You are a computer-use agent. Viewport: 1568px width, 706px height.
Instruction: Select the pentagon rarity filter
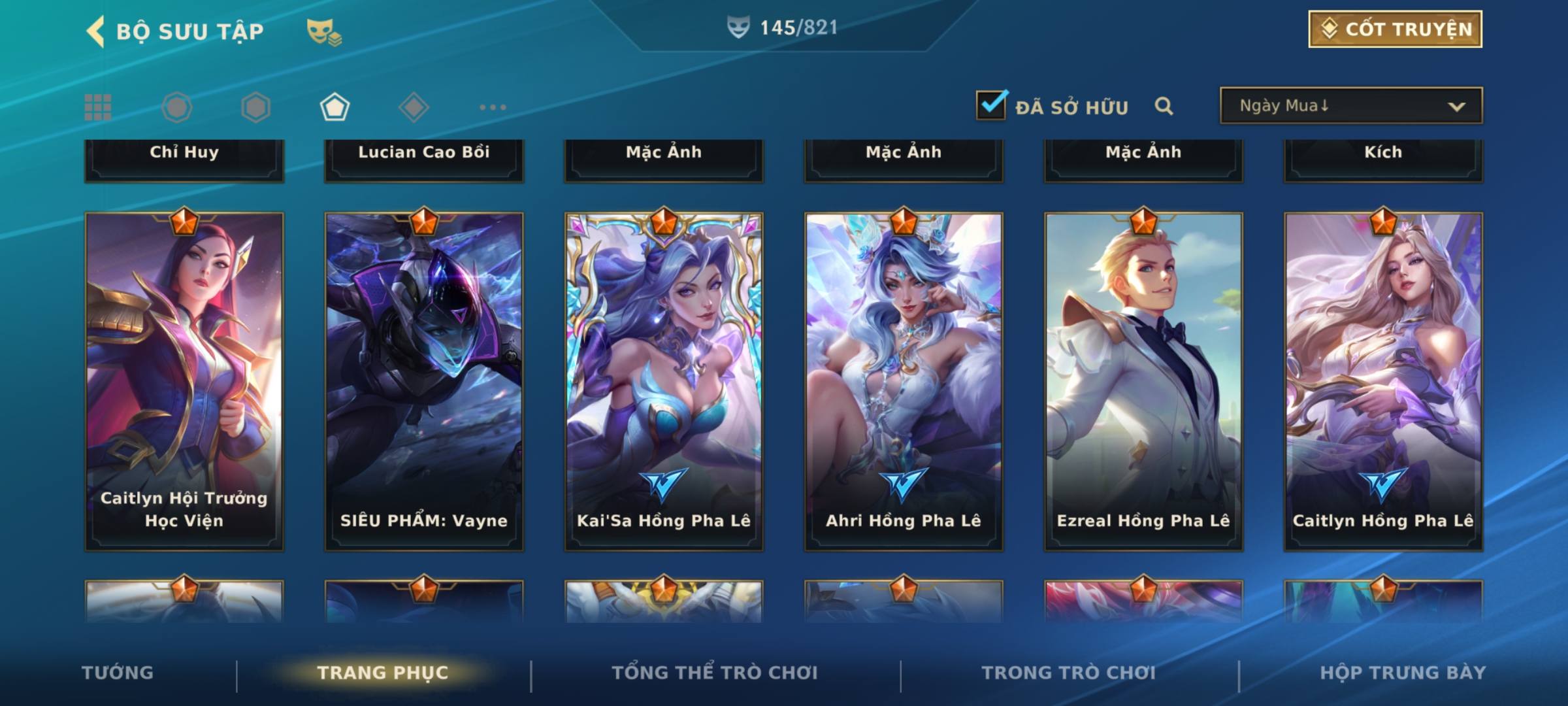pyautogui.click(x=335, y=107)
